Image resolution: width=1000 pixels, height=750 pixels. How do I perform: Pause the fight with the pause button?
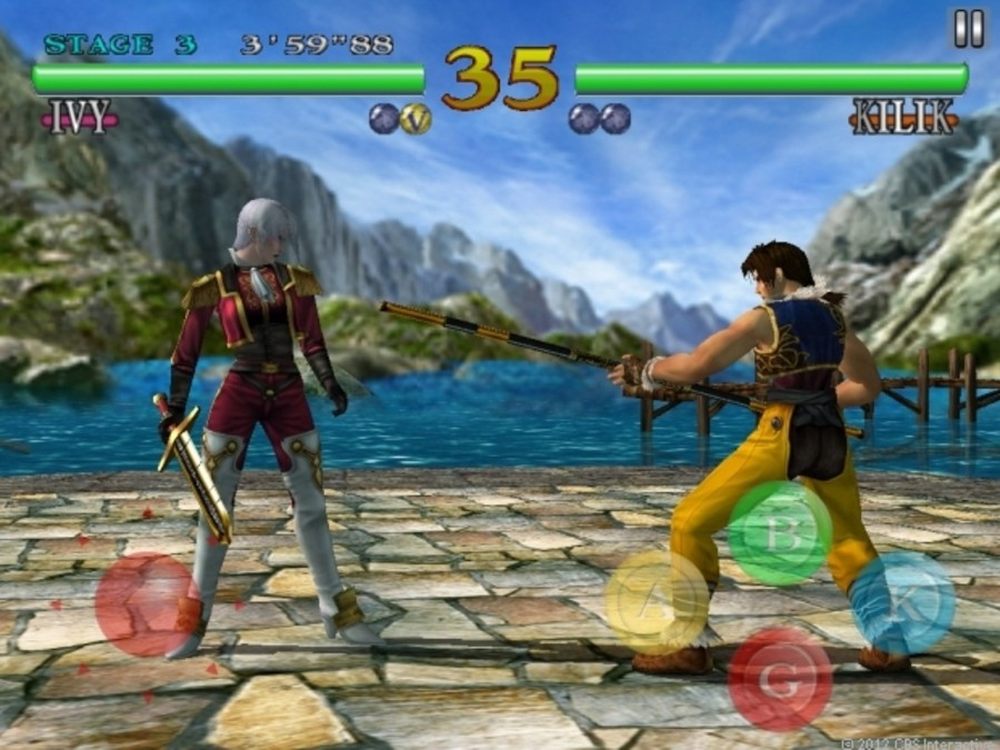point(968,29)
